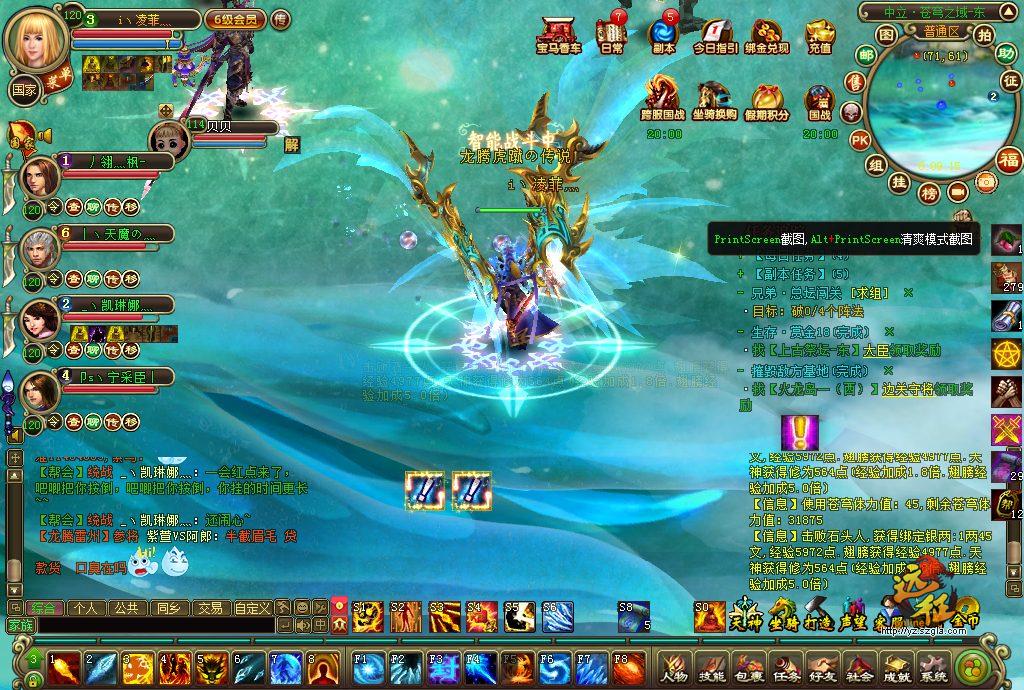This screenshot has width=1024, height=690.
Task: Open the 副本 dungeon menu
Action: [663, 35]
